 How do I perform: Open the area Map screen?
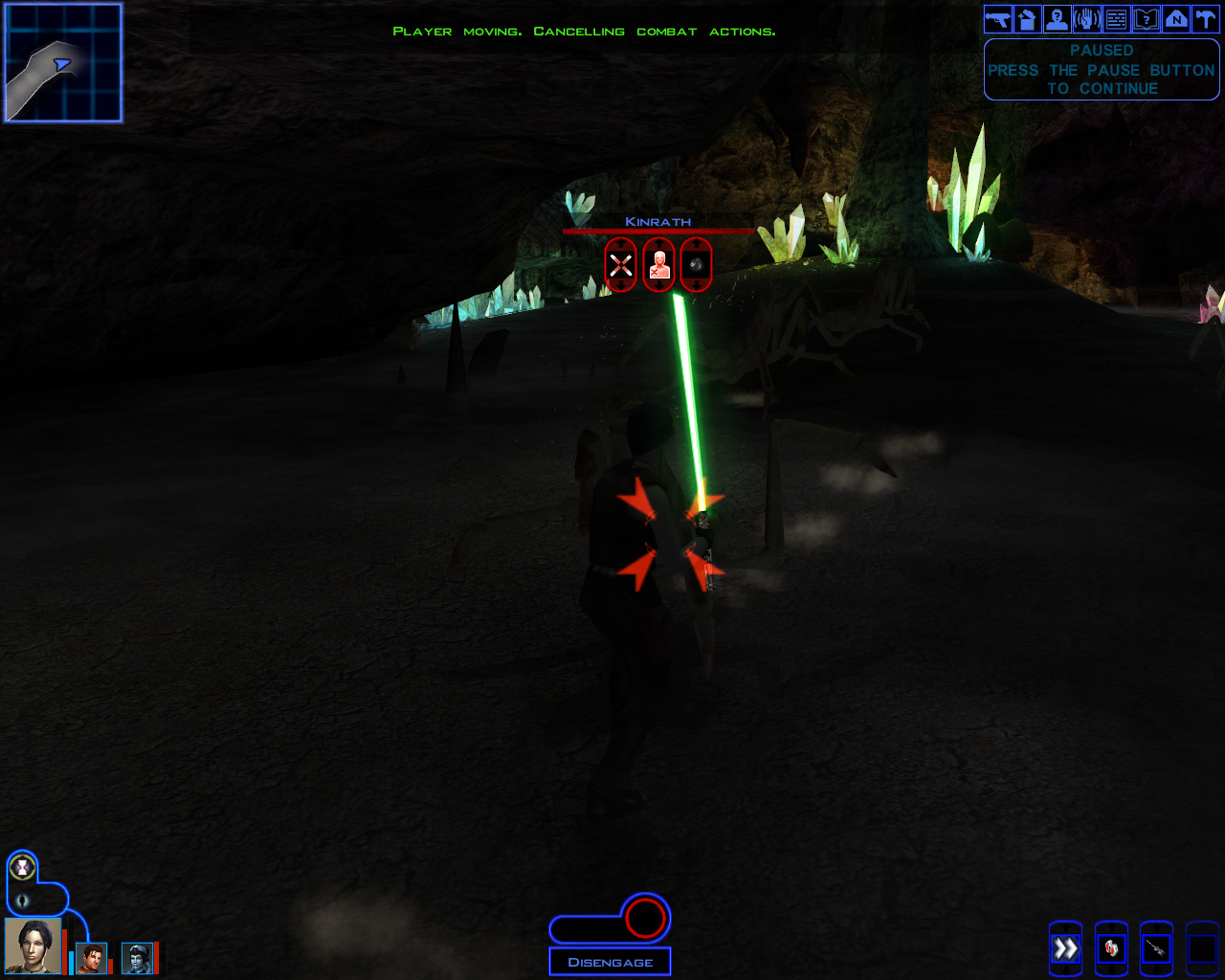pos(1175,18)
